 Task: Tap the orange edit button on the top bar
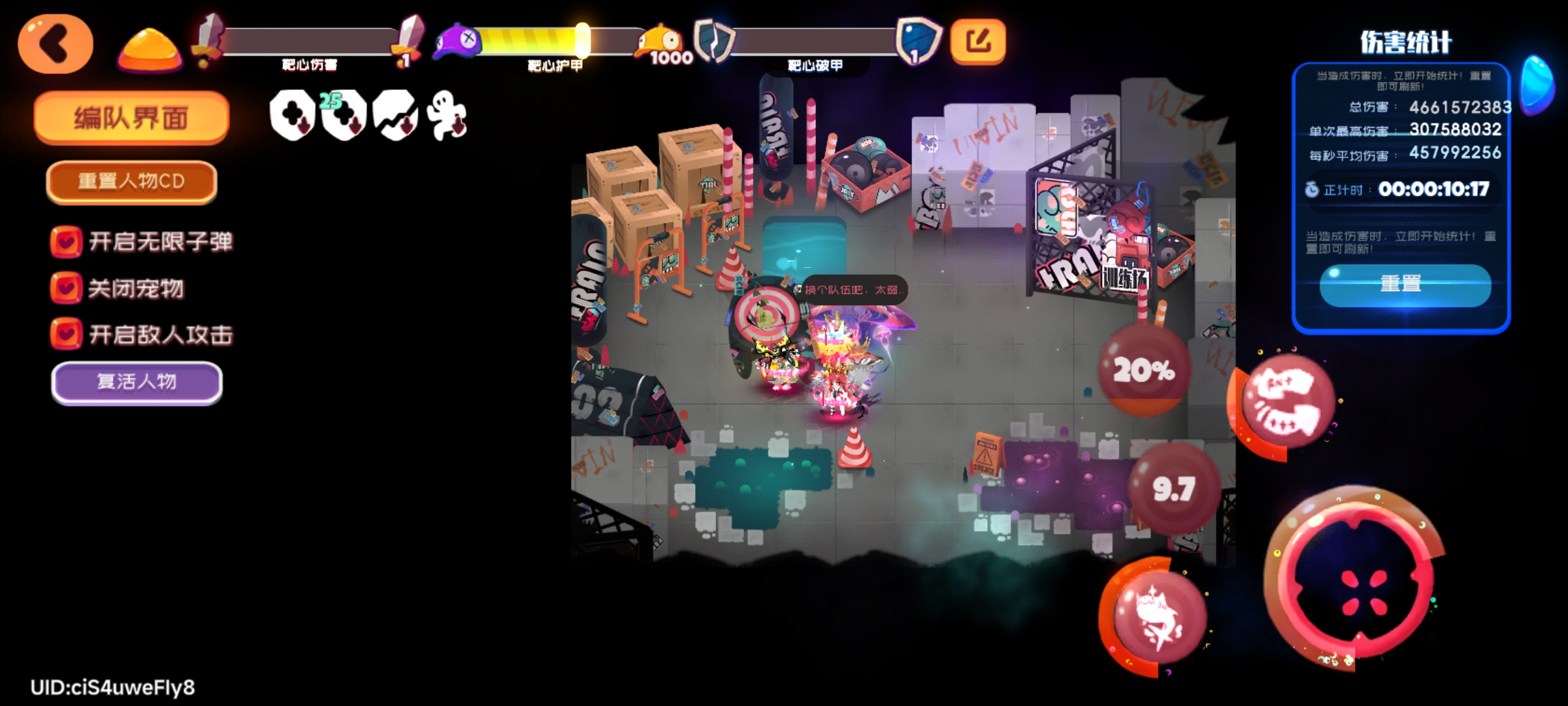[x=977, y=42]
